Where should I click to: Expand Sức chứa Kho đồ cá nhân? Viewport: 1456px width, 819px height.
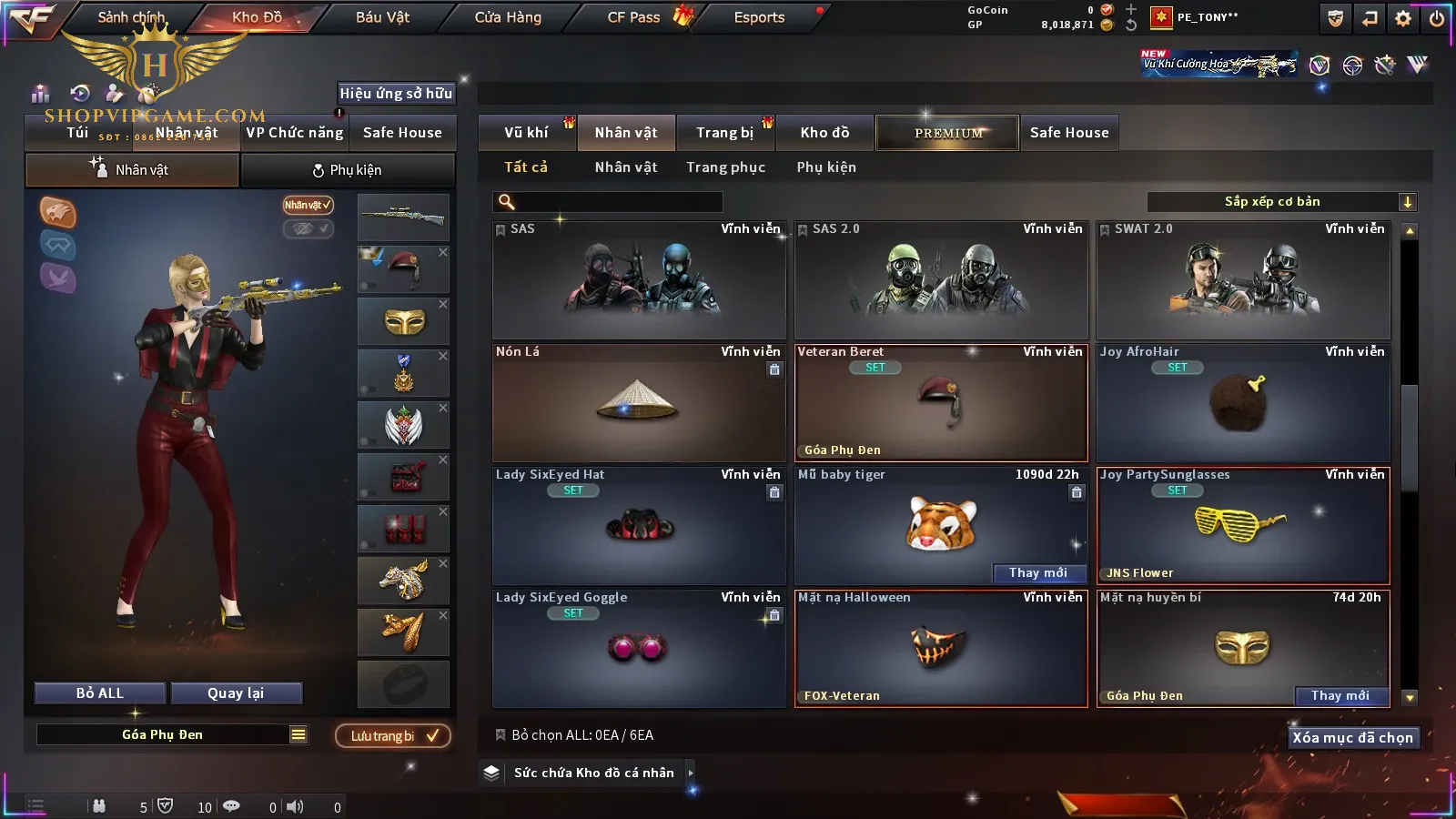click(691, 773)
